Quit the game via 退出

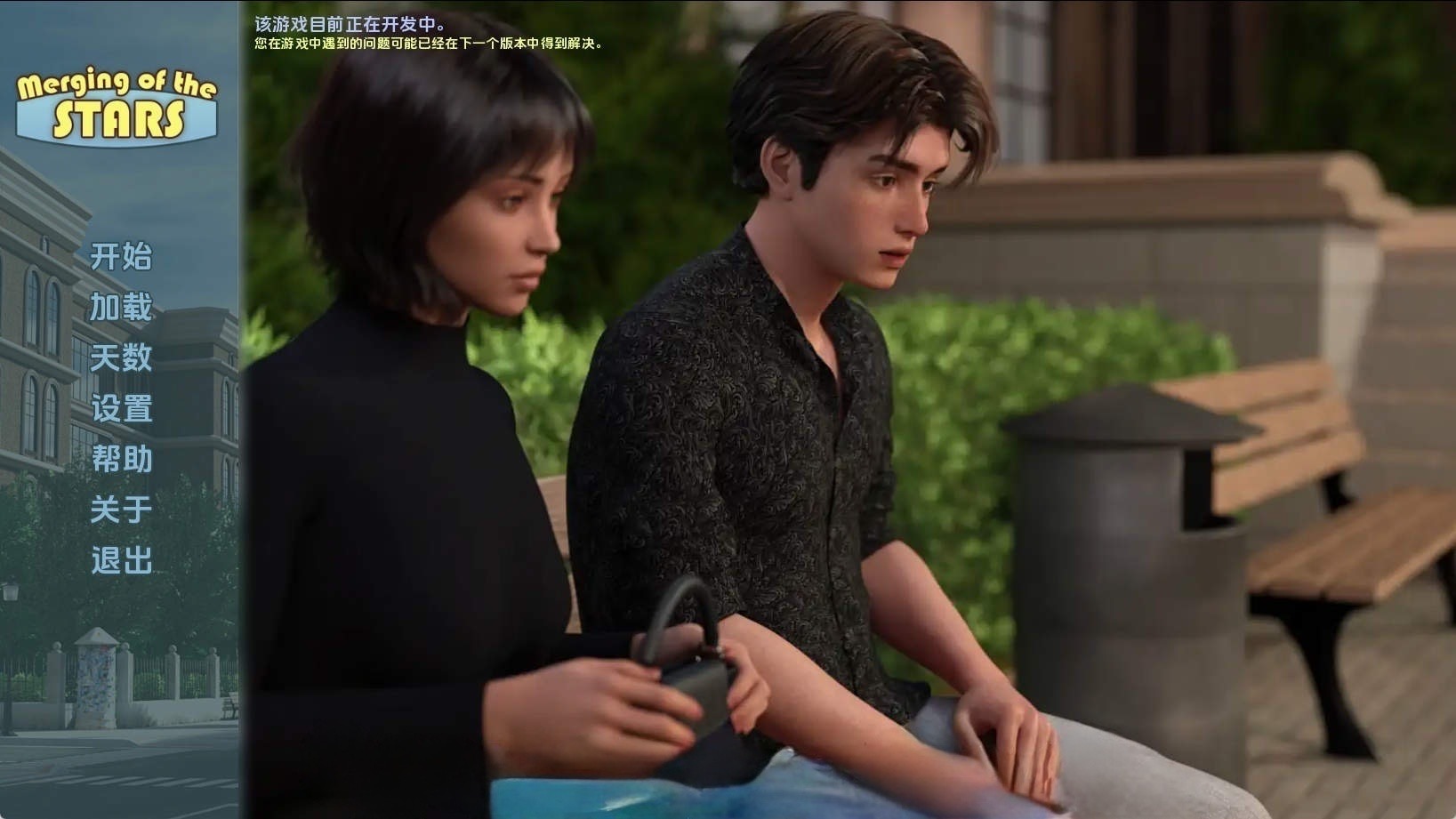[x=121, y=560]
